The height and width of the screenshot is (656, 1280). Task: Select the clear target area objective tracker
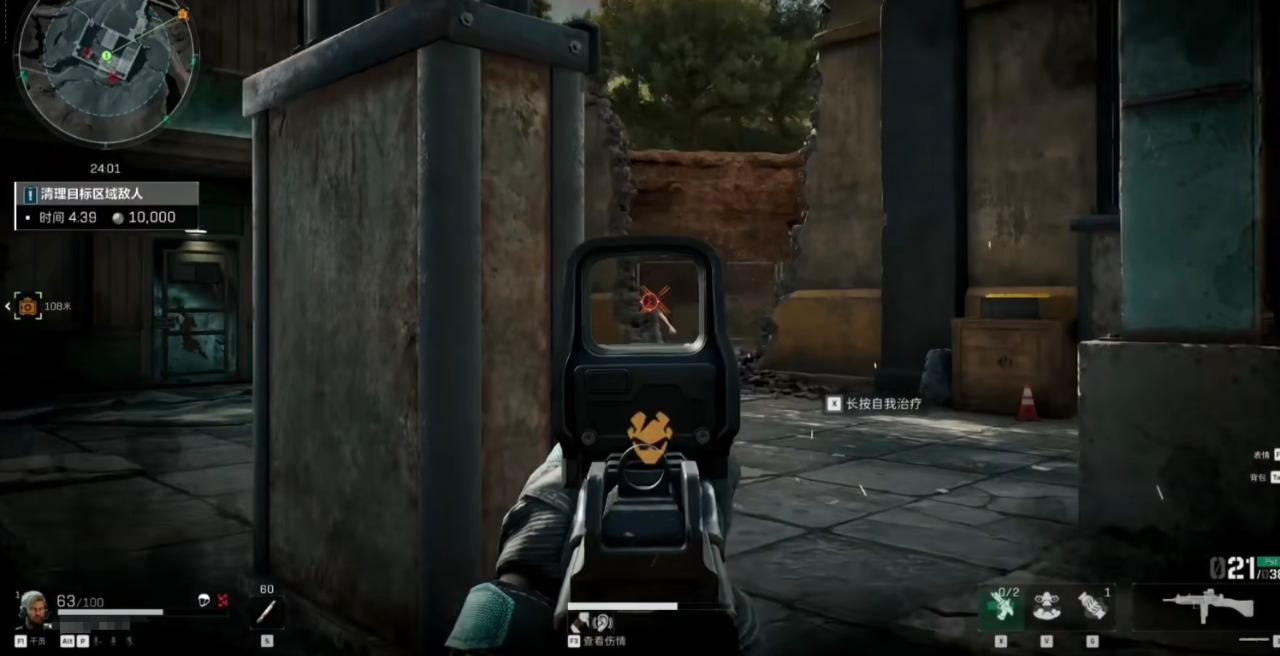(106, 205)
